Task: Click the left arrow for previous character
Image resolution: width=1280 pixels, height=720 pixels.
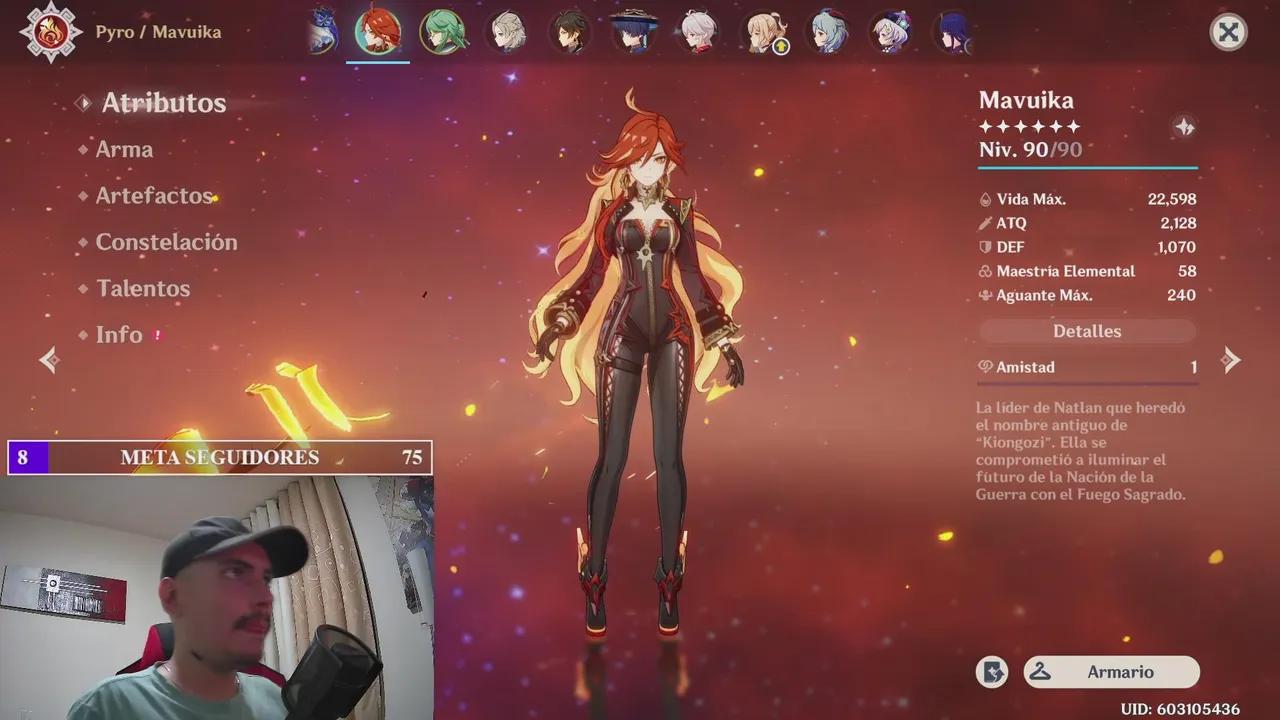Action: tap(48, 360)
